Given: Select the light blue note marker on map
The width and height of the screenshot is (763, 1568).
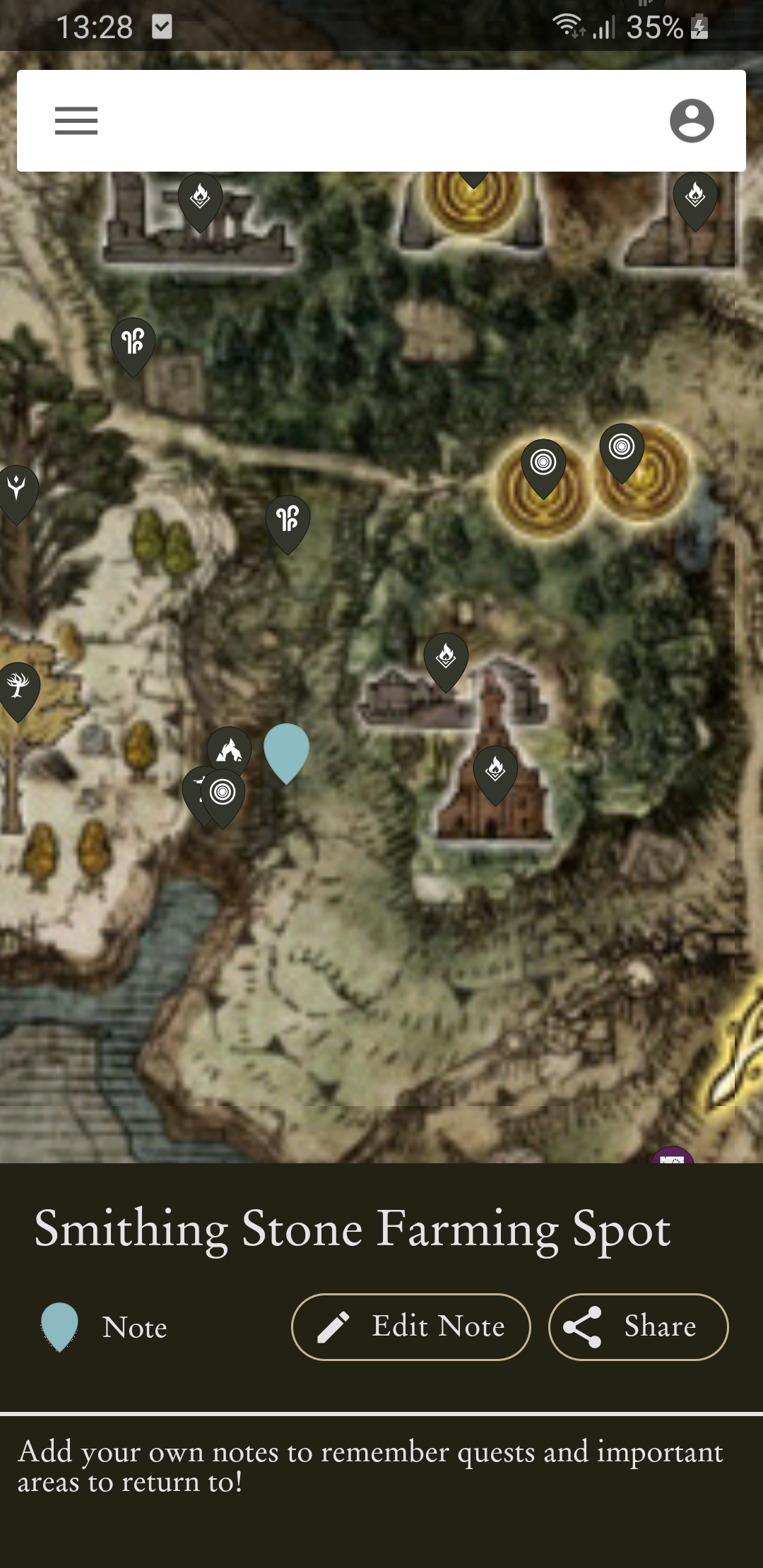Looking at the screenshot, I should click(x=286, y=749).
